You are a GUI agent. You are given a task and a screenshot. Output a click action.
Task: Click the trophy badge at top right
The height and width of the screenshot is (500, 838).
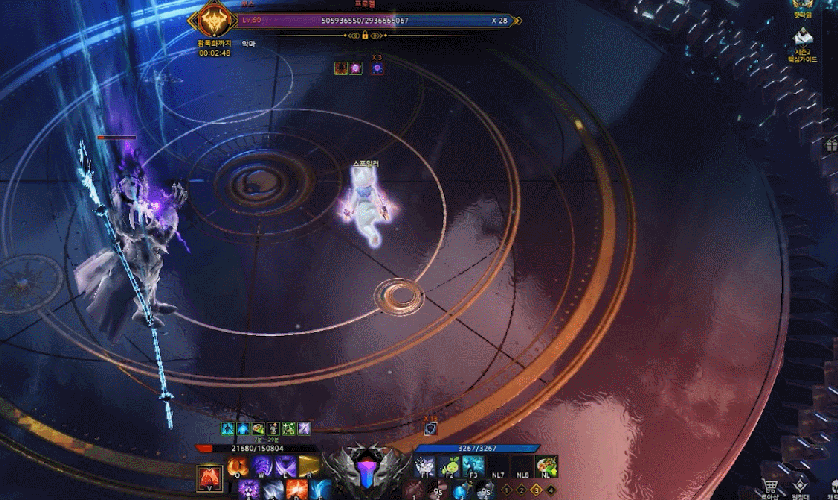[x=801, y=6]
